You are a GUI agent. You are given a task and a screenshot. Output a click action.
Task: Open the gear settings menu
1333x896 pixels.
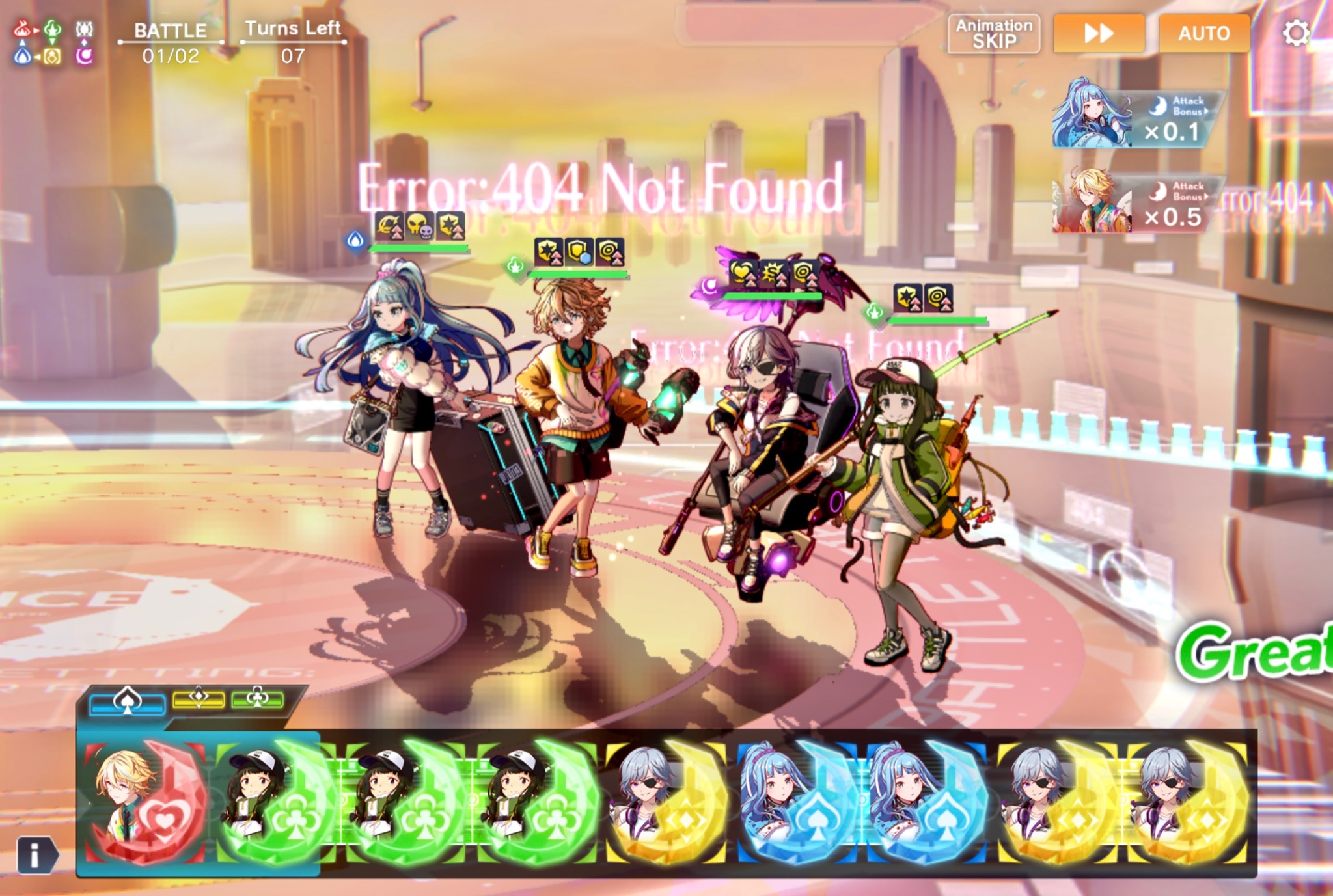click(1295, 33)
